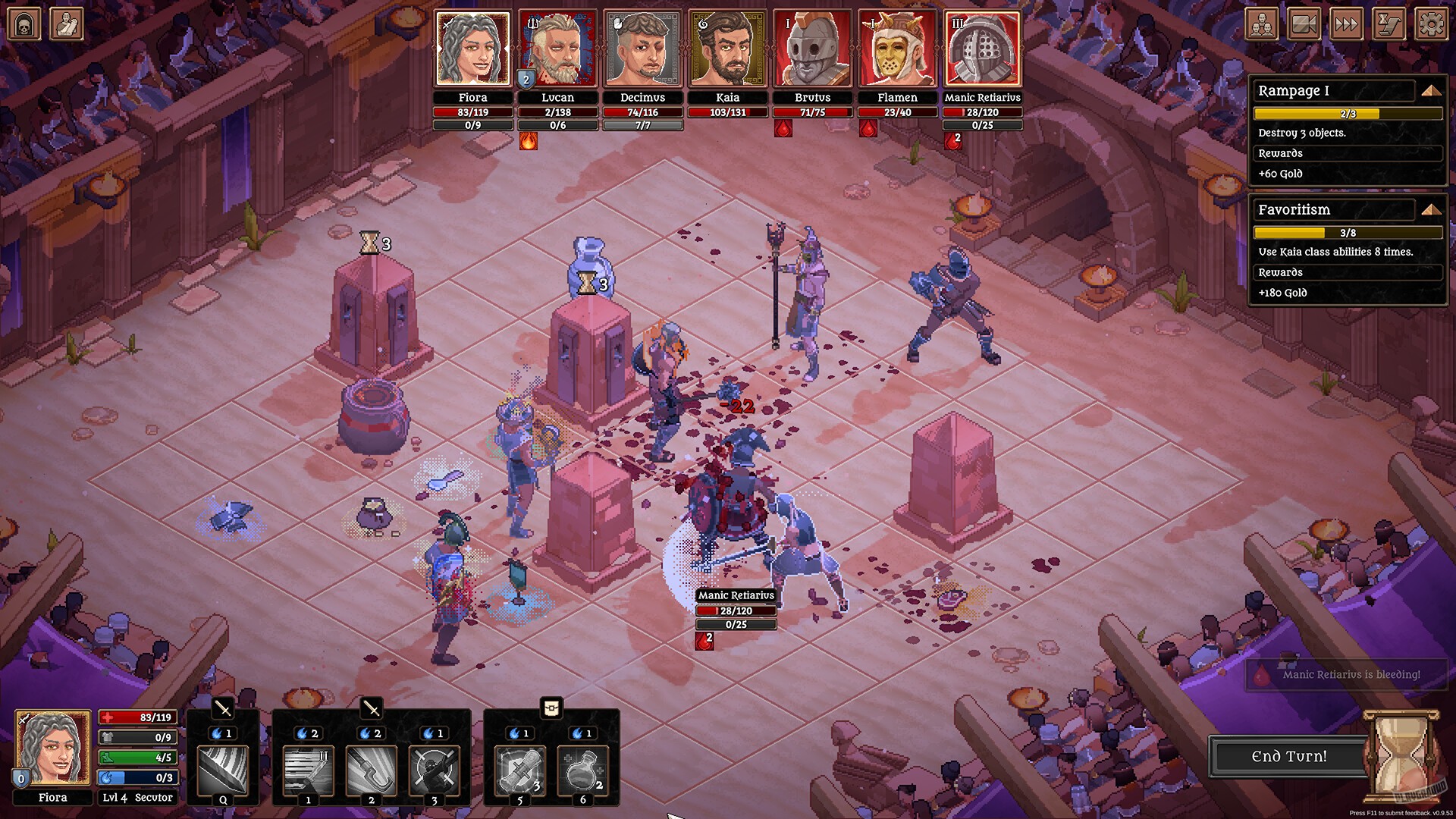
Task: Collapse the Rampage I objective panel
Action: pyautogui.click(x=1430, y=90)
